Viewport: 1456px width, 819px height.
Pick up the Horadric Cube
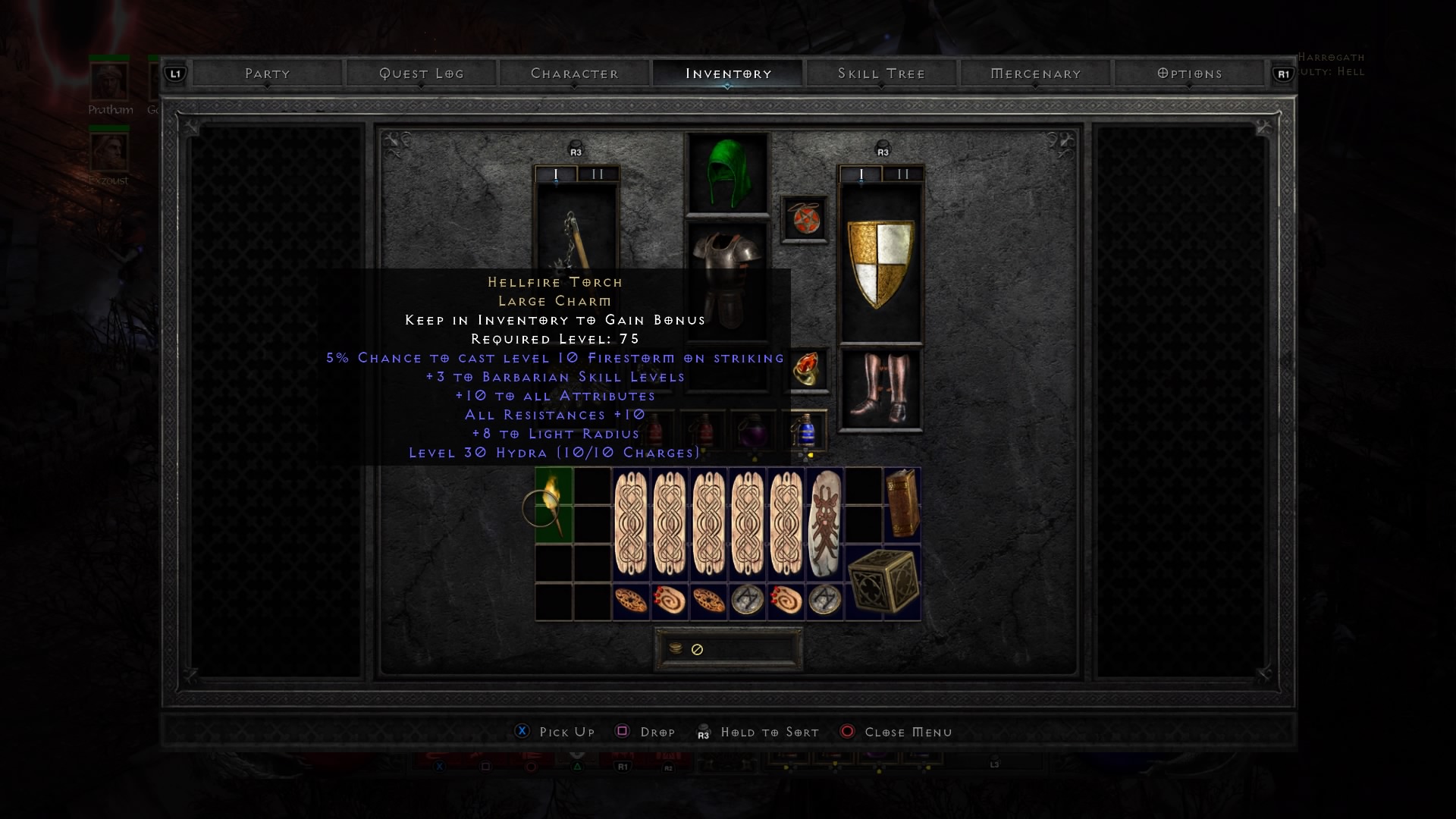tap(882, 581)
